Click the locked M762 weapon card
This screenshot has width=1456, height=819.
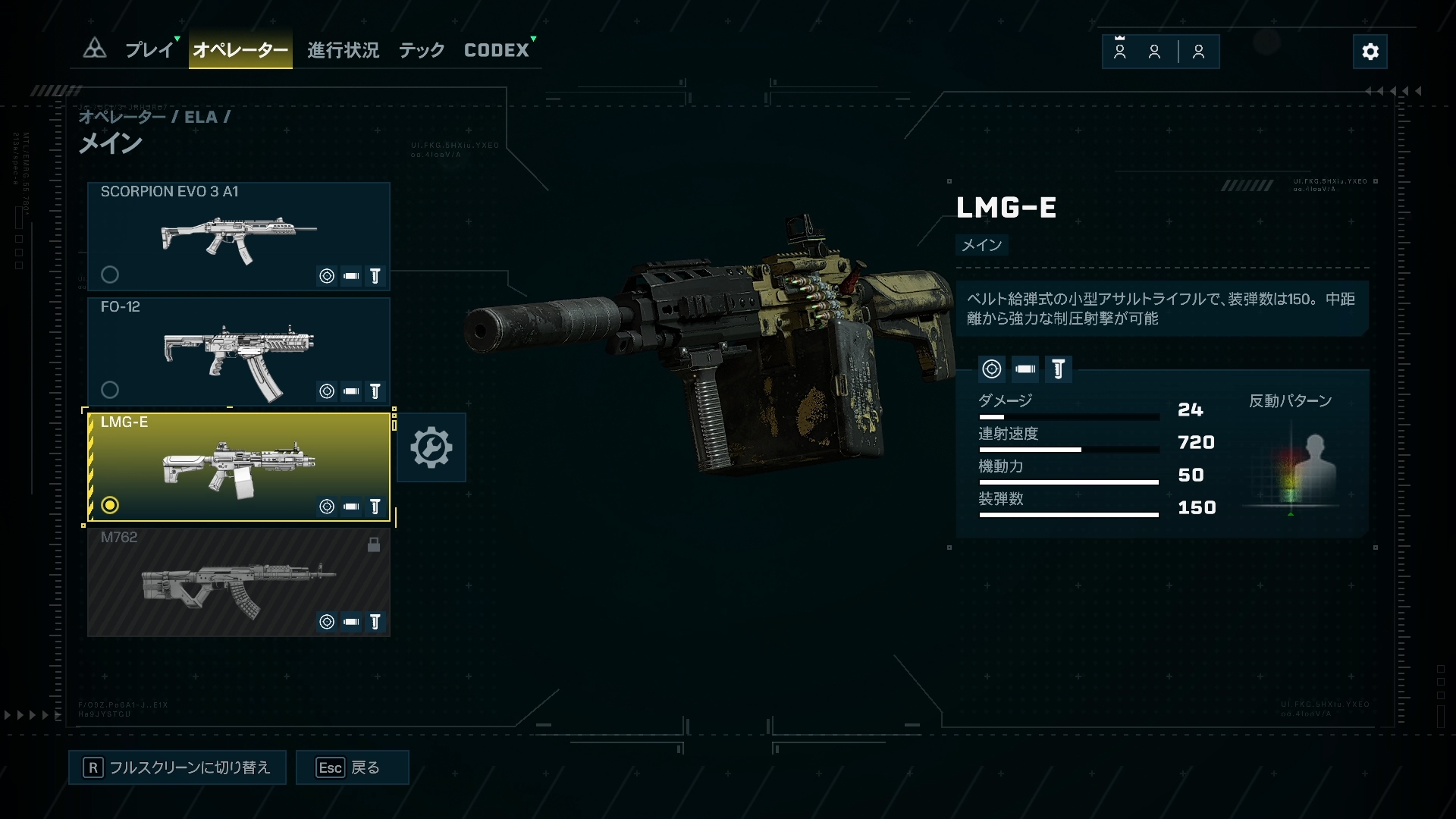pos(239,582)
